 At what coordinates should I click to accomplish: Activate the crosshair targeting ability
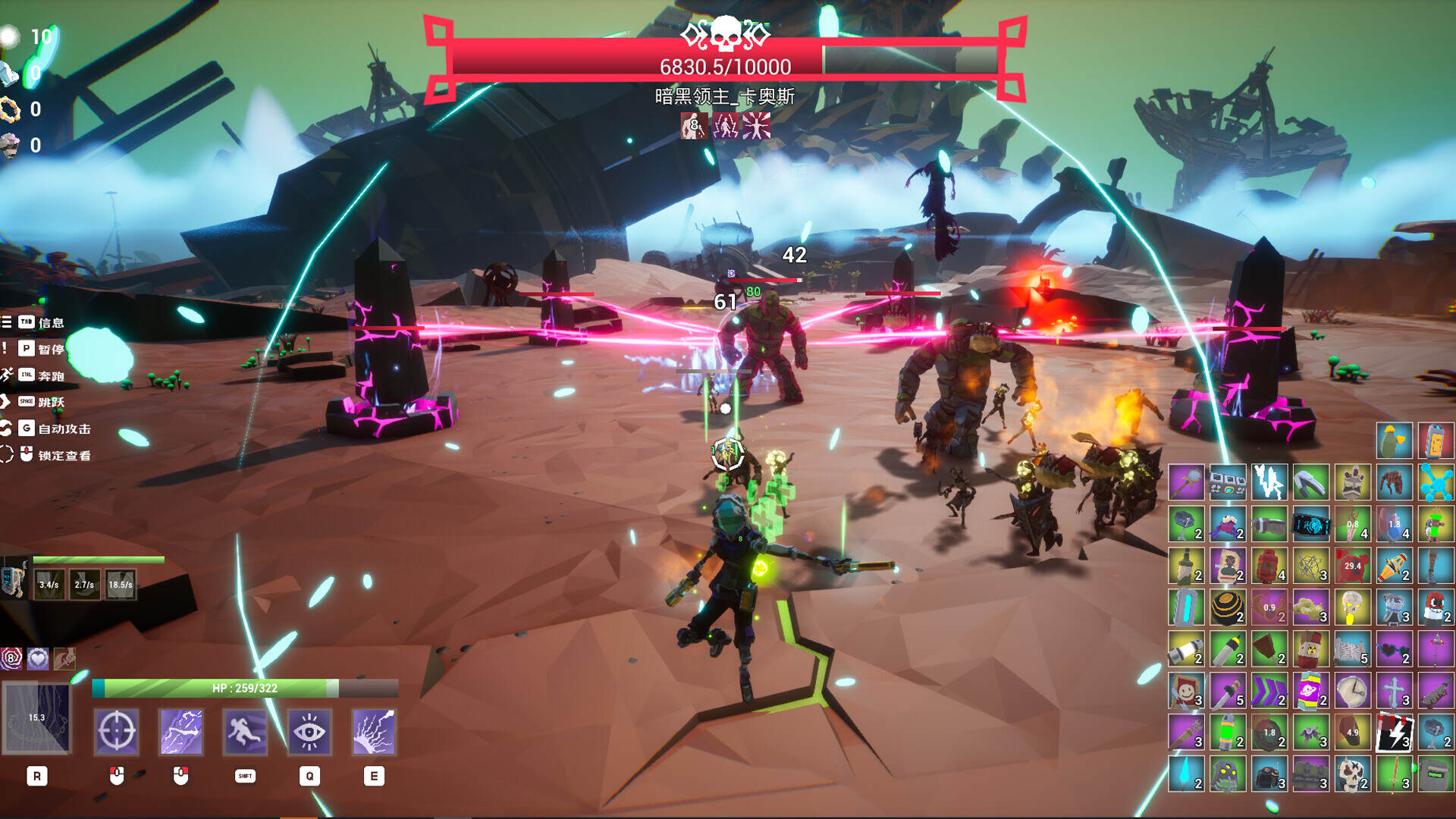(116, 732)
